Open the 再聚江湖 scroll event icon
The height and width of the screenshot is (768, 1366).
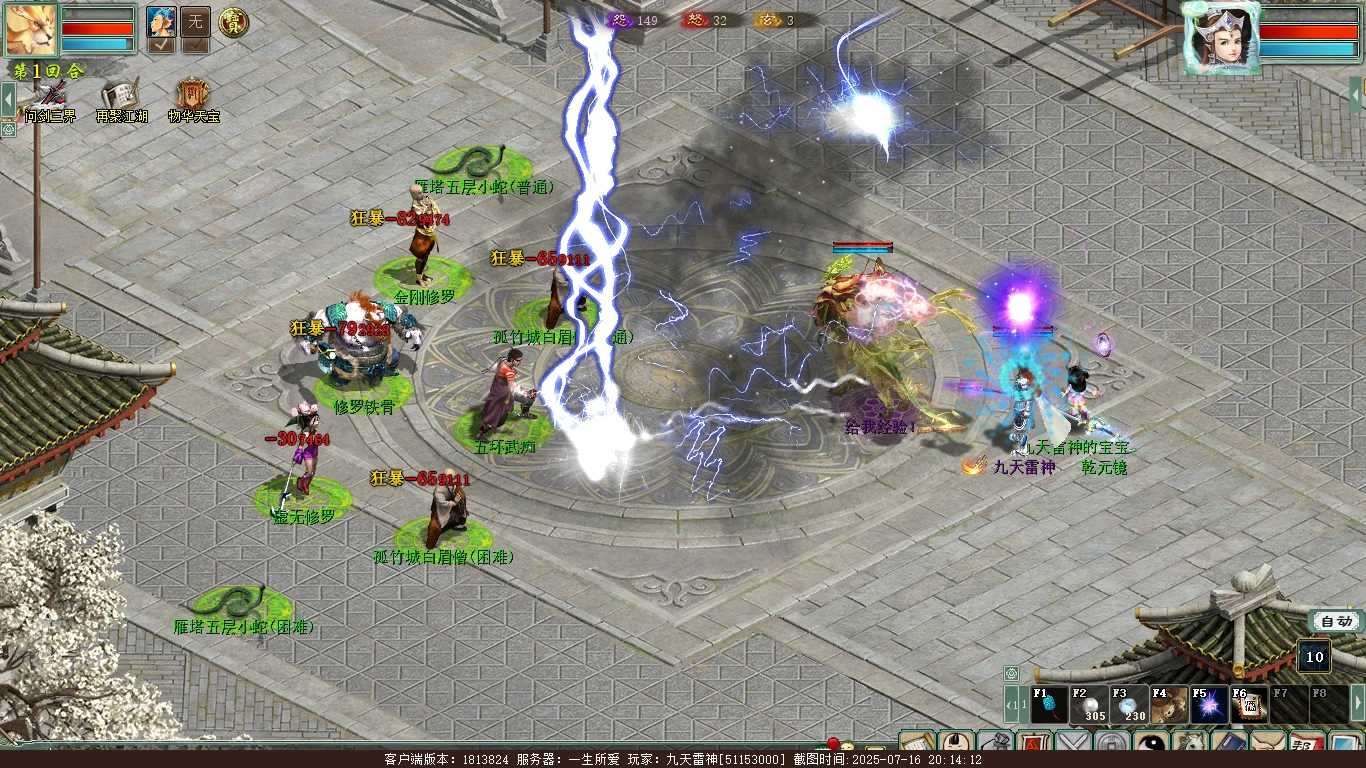[x=121, y=97]
